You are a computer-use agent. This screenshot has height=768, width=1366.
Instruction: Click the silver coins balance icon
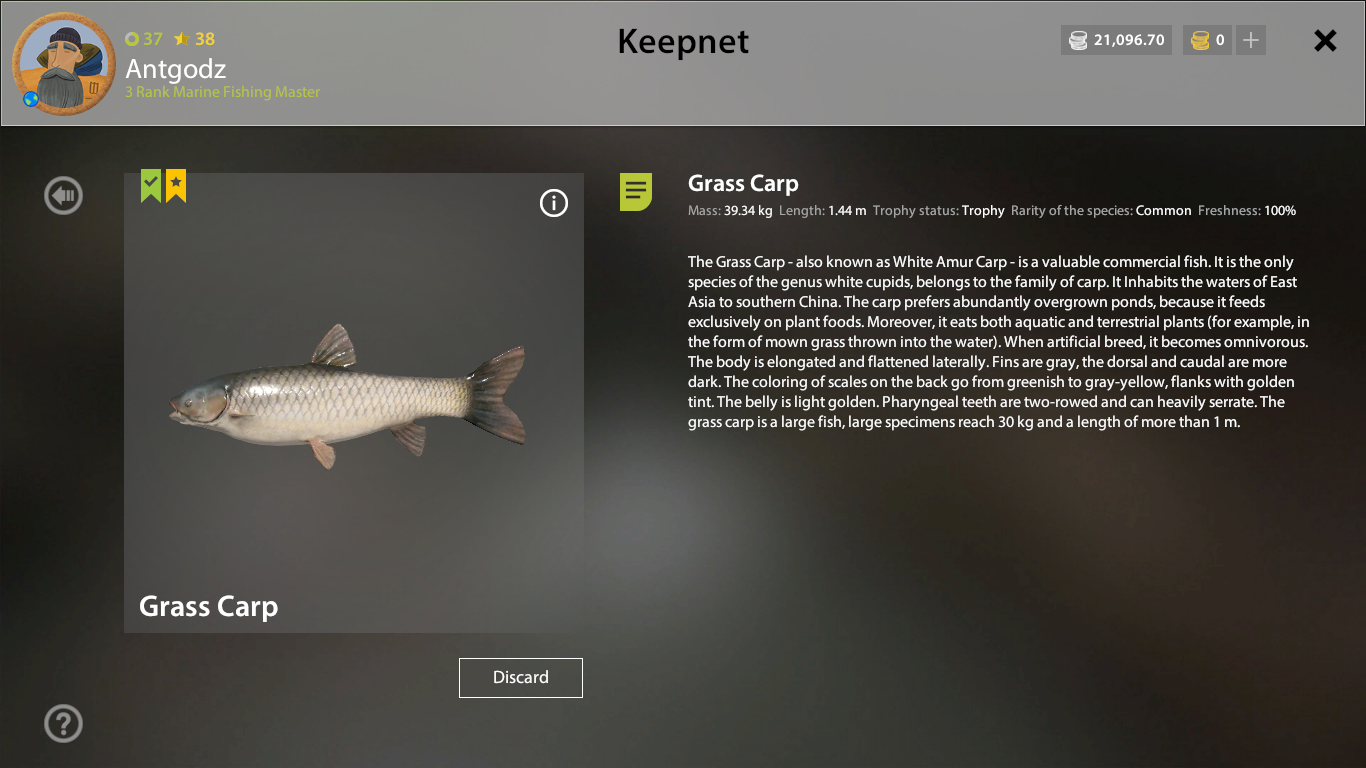1077,40
